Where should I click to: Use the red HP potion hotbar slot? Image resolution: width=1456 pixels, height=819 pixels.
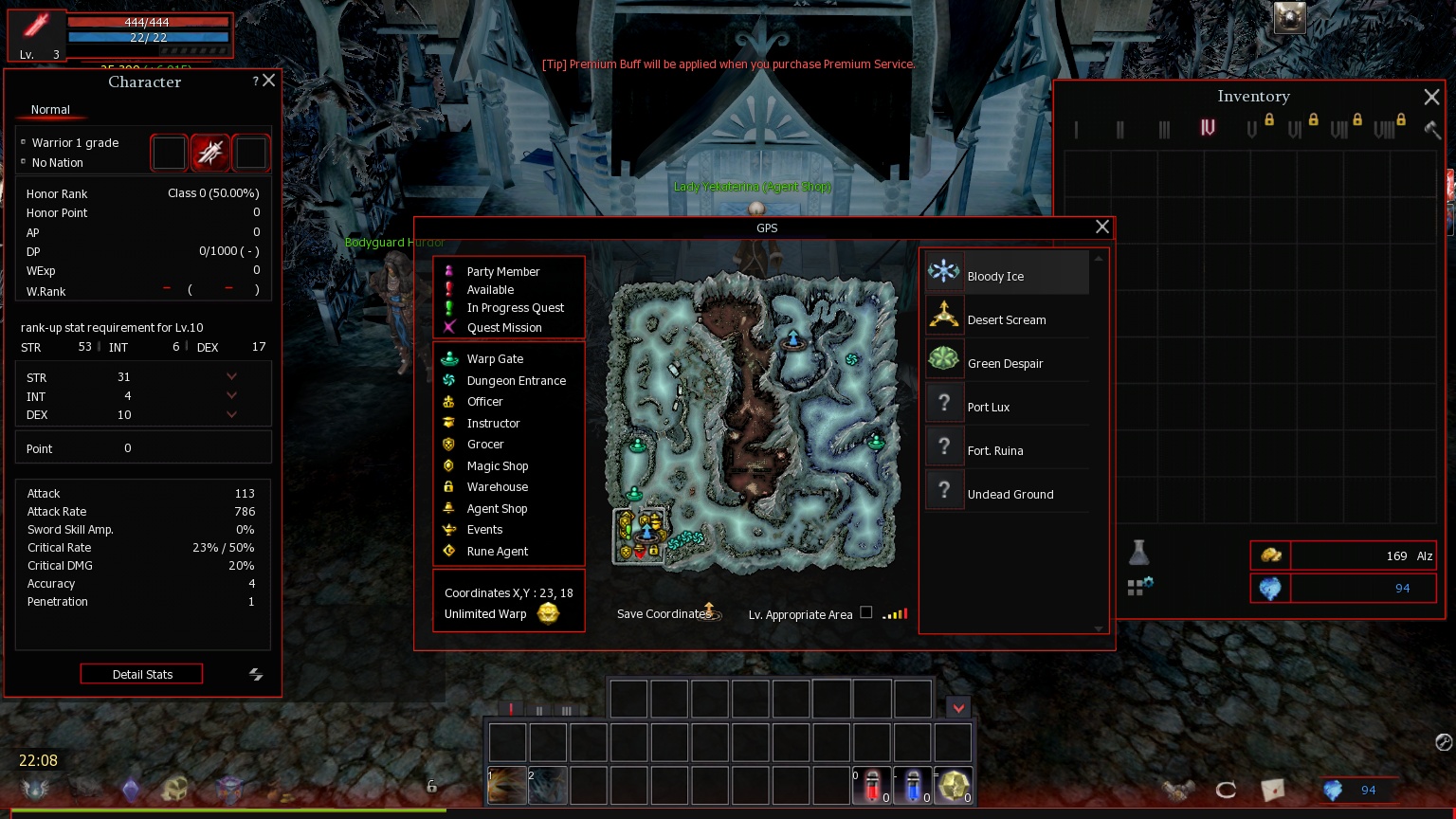872,786
